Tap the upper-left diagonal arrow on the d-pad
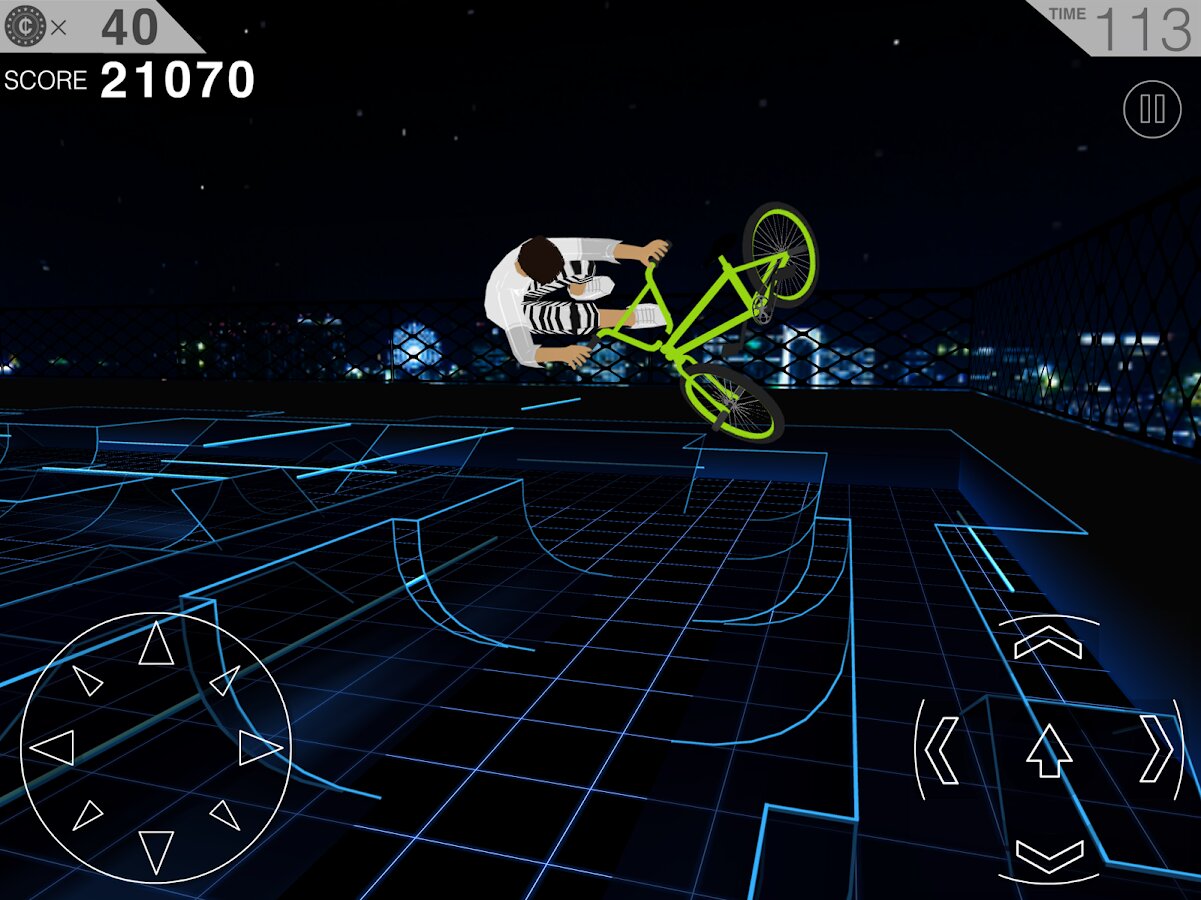This screenshot has width=1201, height=900. click(88, 681)
